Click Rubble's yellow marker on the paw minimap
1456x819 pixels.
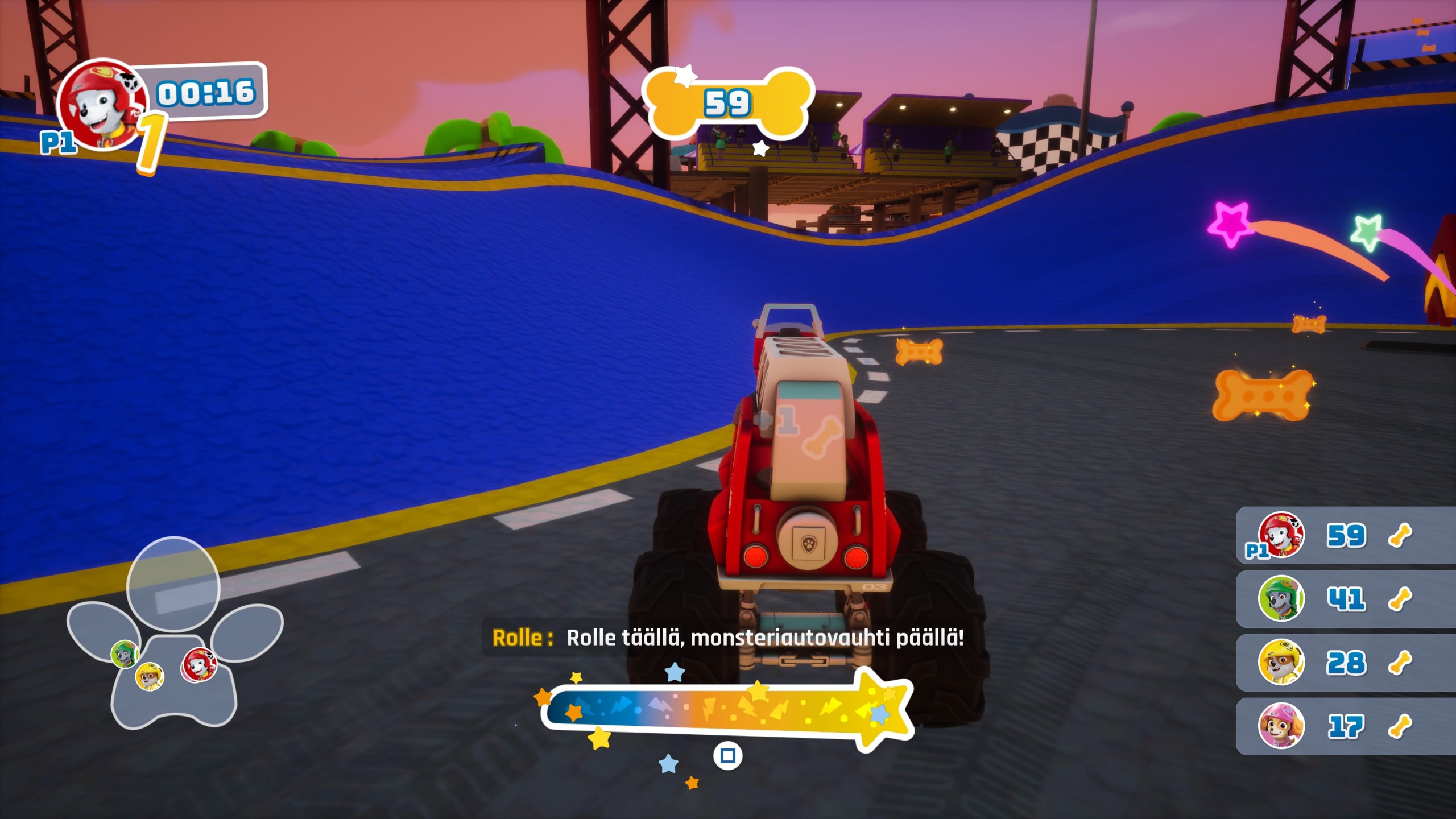point(150,676)
